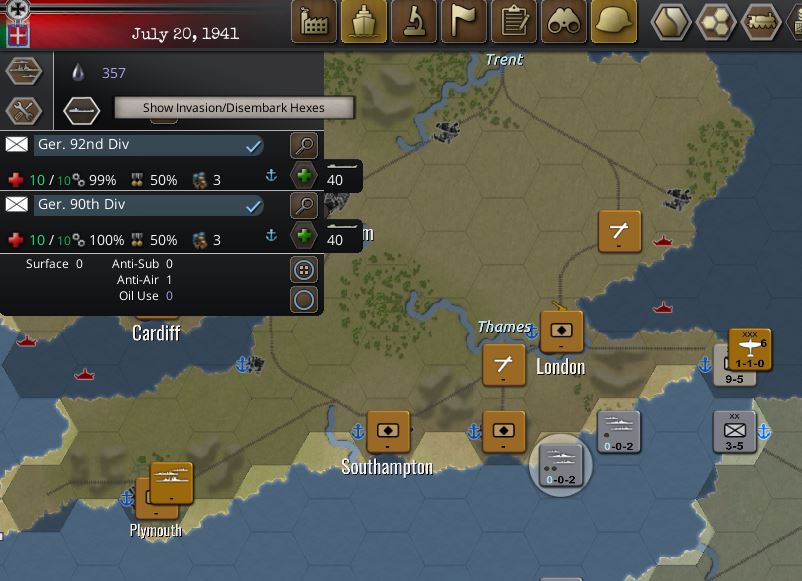The height and width of the screenshot is (581, 802).
Task: Select the ship icon in top toolbar
Action: tap(363, 21)
